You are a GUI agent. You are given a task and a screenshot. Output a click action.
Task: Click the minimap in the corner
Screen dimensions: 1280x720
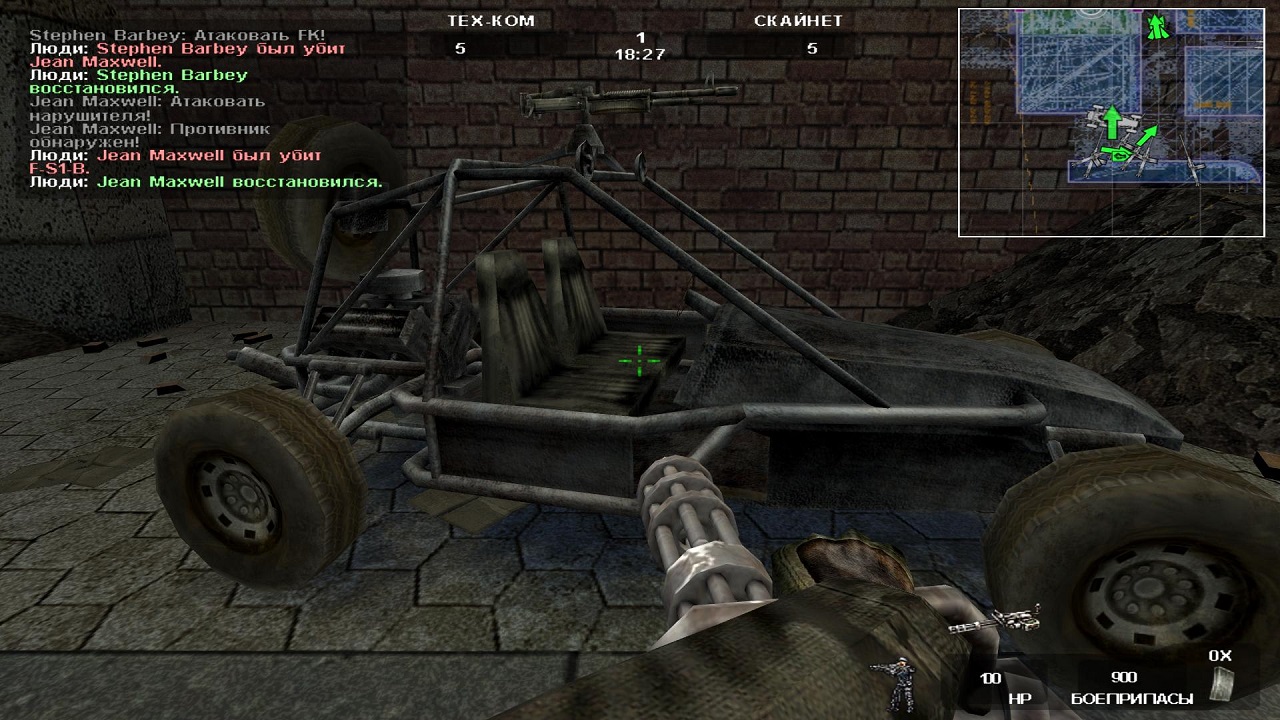pos(1097,122)
